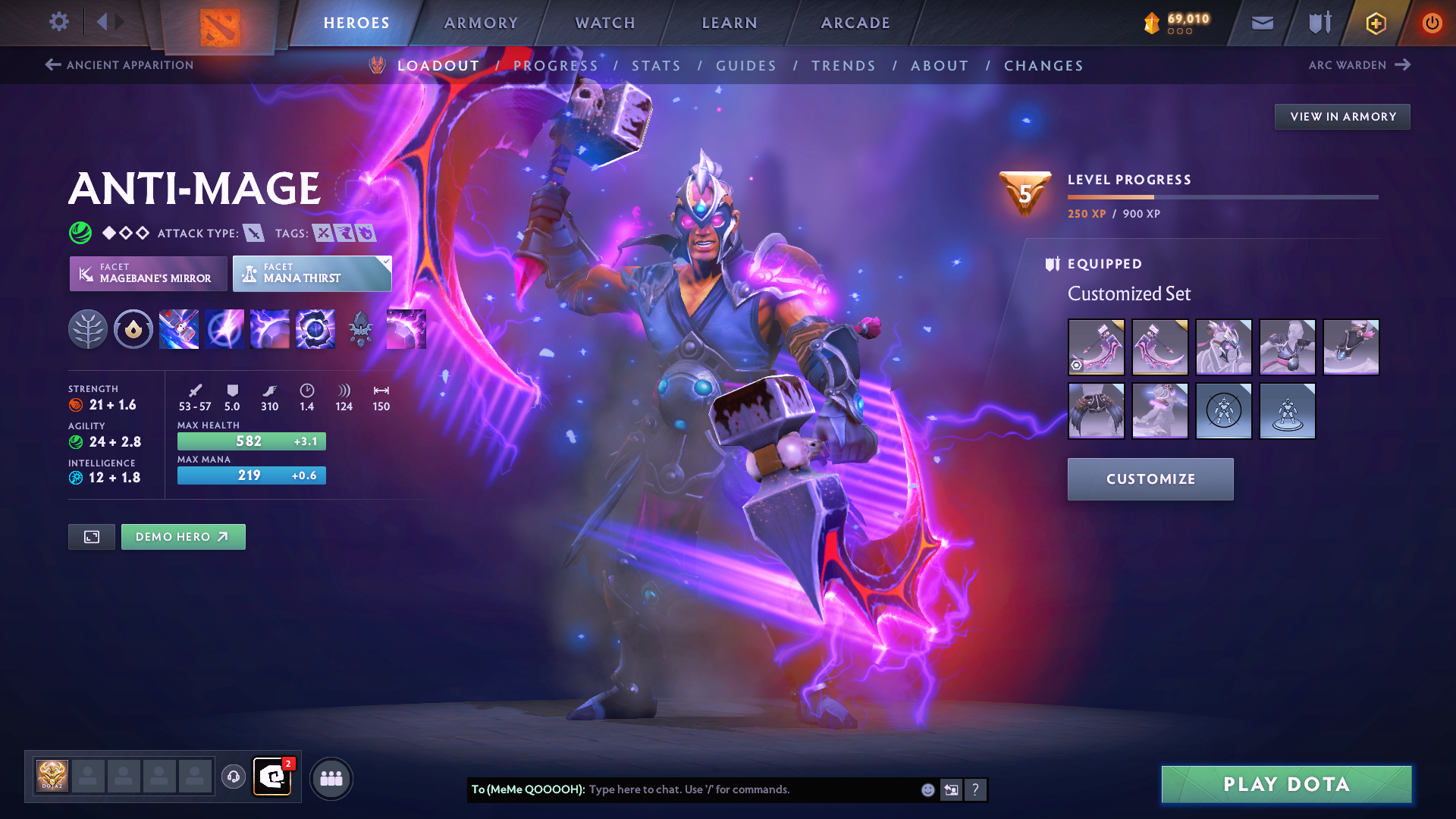The image size is (1456, 819).
Task: Go to the next hero, Arc Warden
Action: (x=1361, y=65)
